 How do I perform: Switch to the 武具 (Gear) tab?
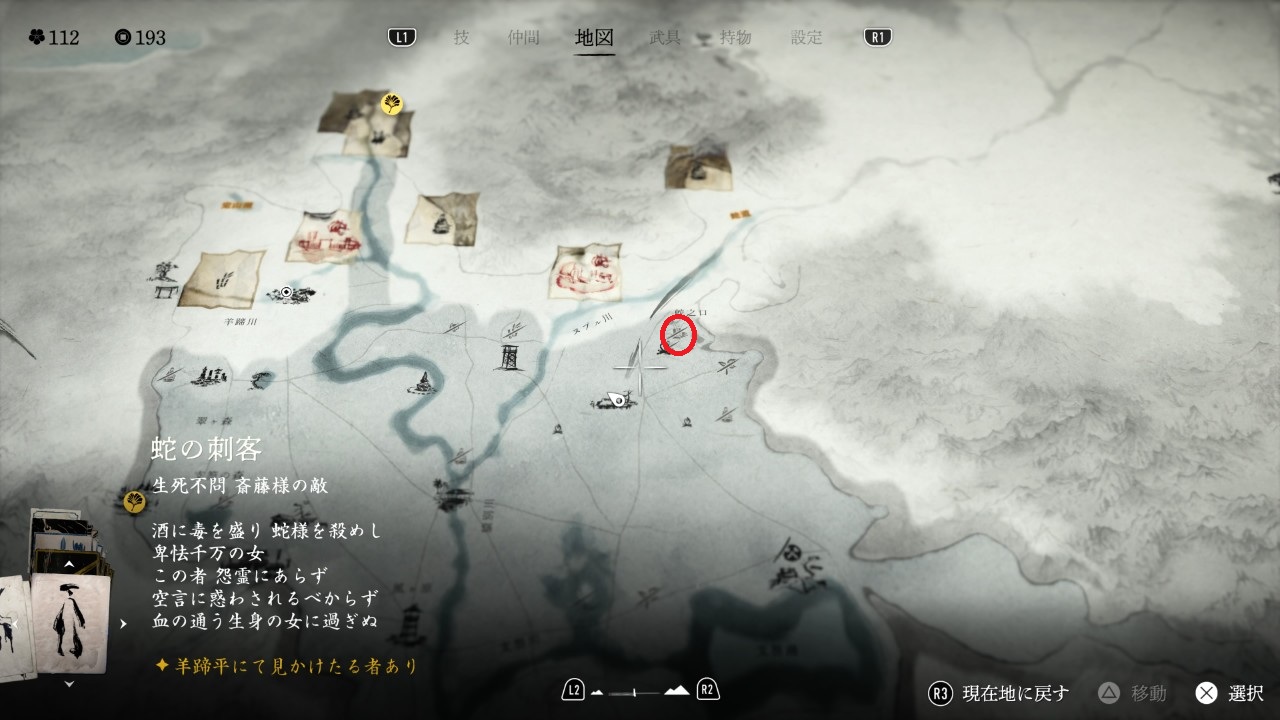665,38
